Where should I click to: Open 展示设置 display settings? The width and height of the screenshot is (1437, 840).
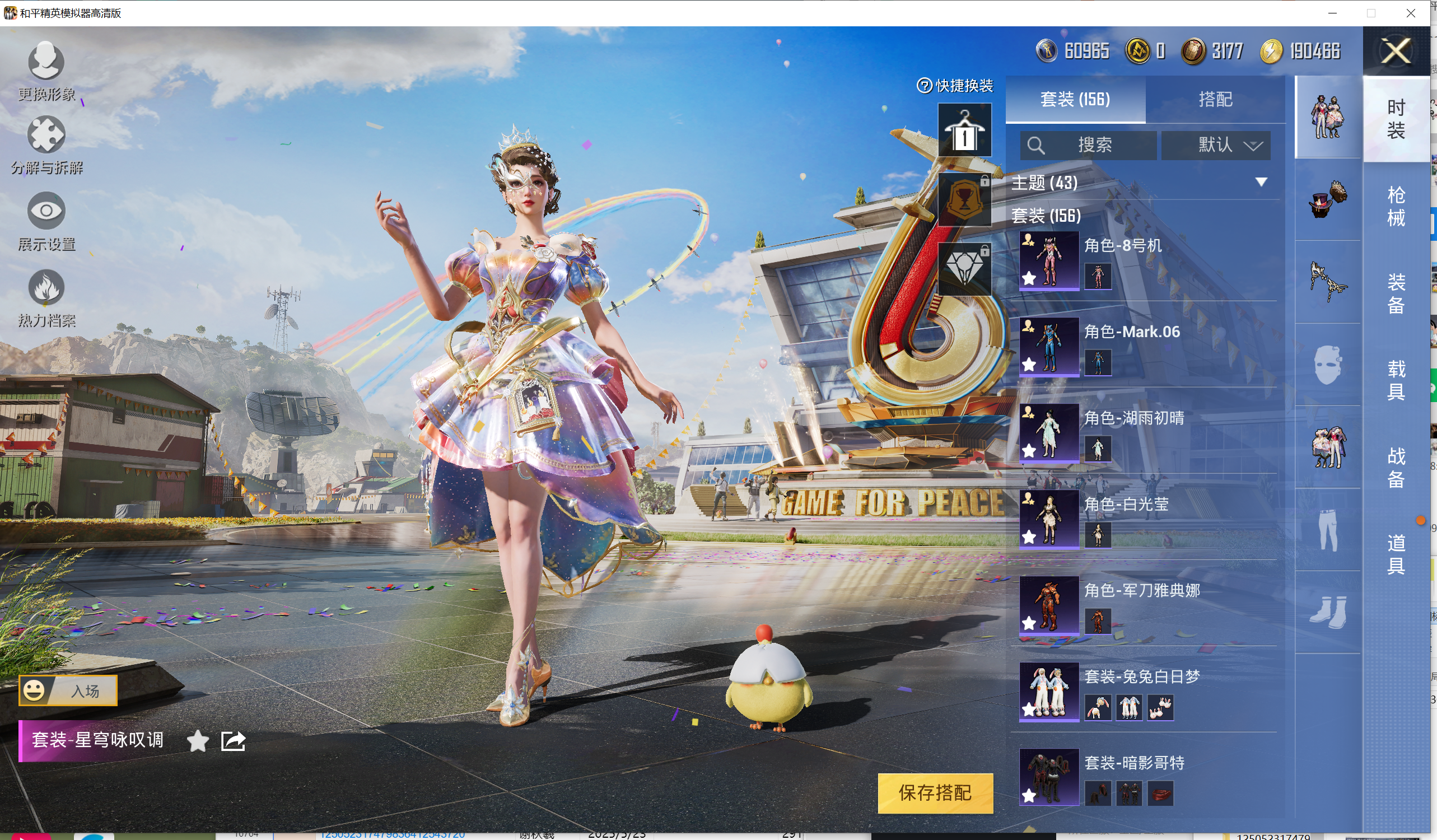click(46, 220)
